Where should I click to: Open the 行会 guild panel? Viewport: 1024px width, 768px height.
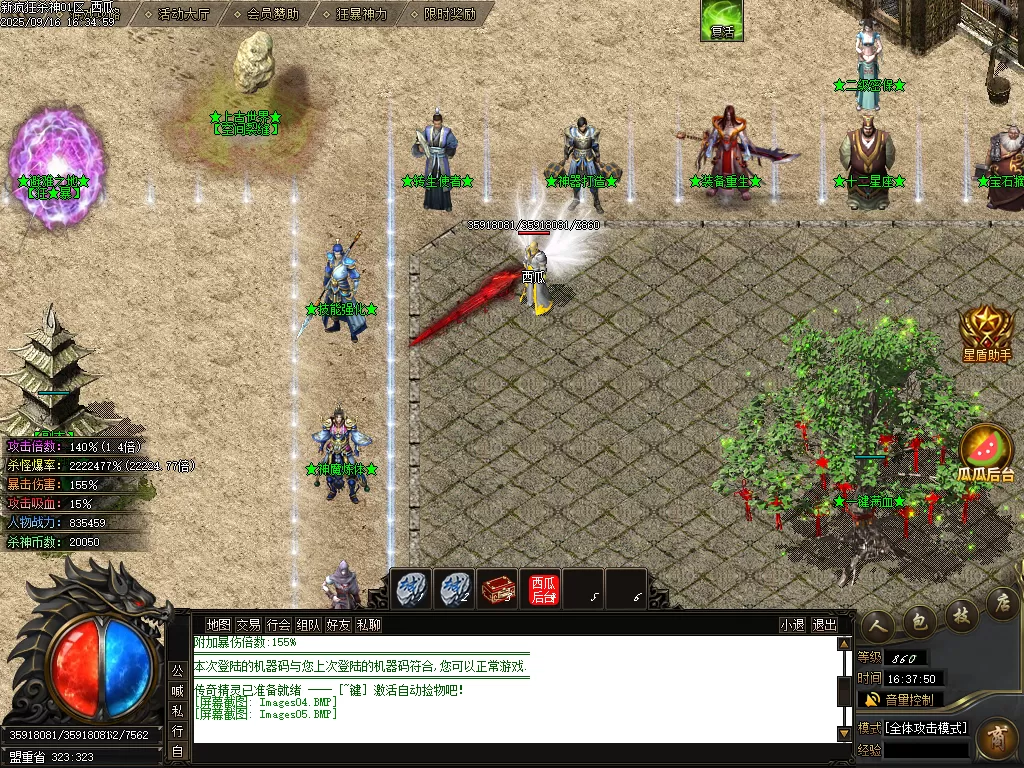[x=278, y=625]
